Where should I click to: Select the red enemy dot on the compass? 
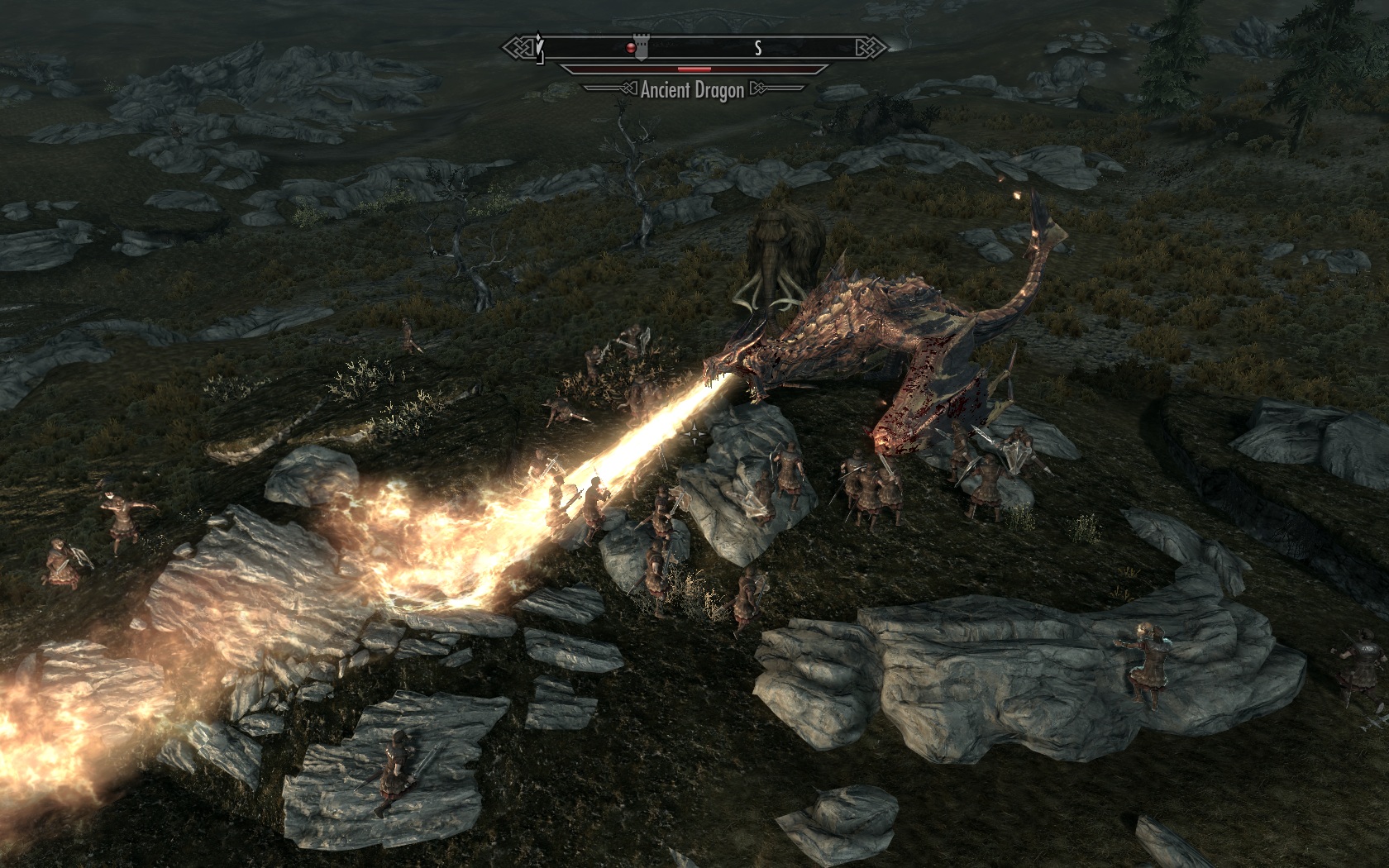coord(630,49)
